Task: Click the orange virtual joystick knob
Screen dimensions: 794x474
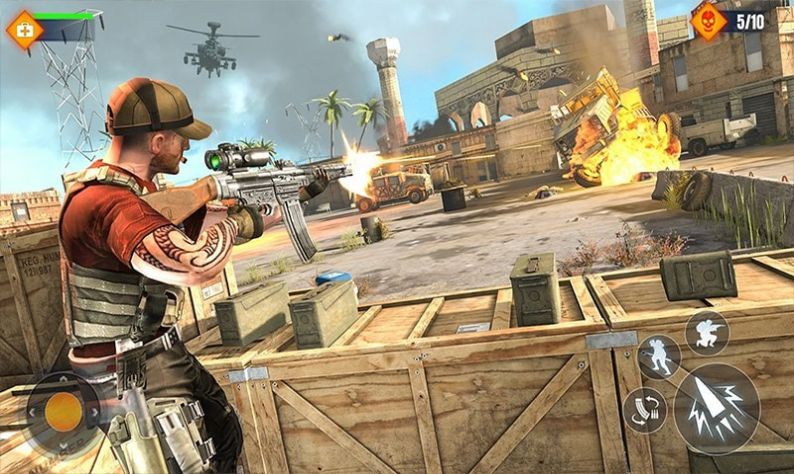Action: pyautogui.click(x=62, y=411)
